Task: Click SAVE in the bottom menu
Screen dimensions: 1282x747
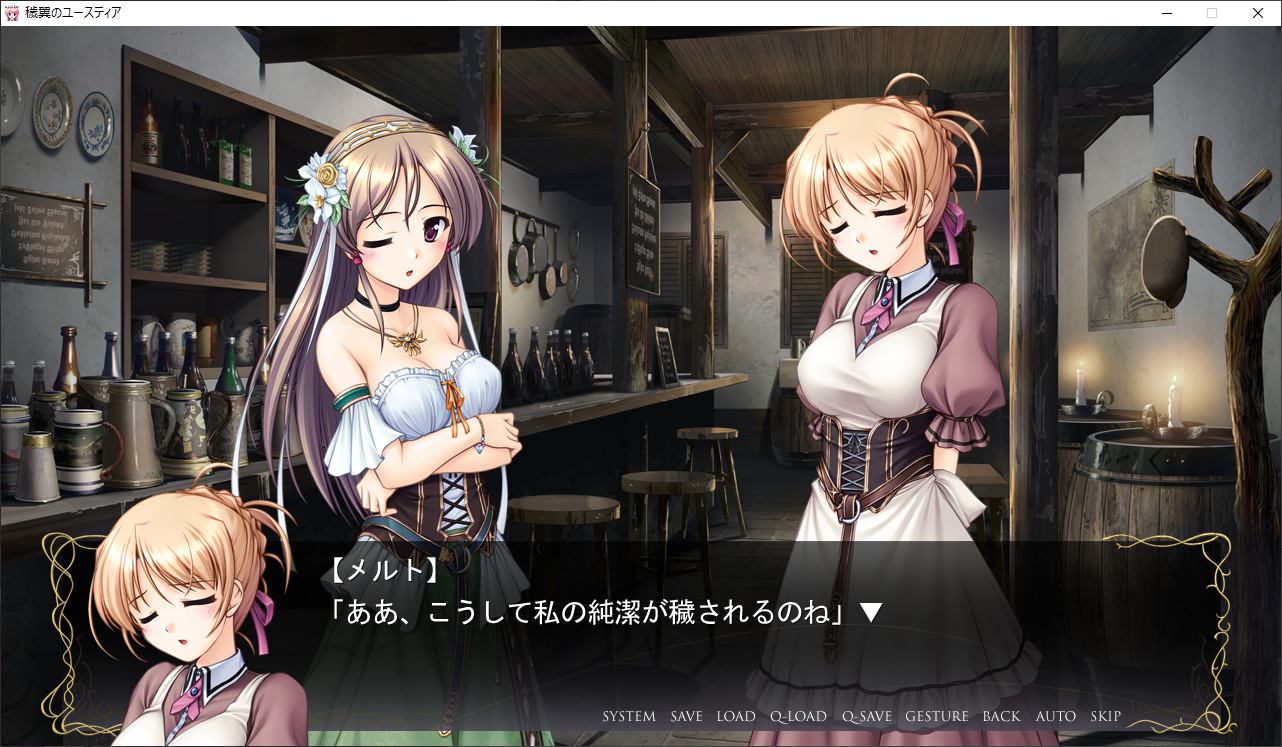Action: [686, 716]
